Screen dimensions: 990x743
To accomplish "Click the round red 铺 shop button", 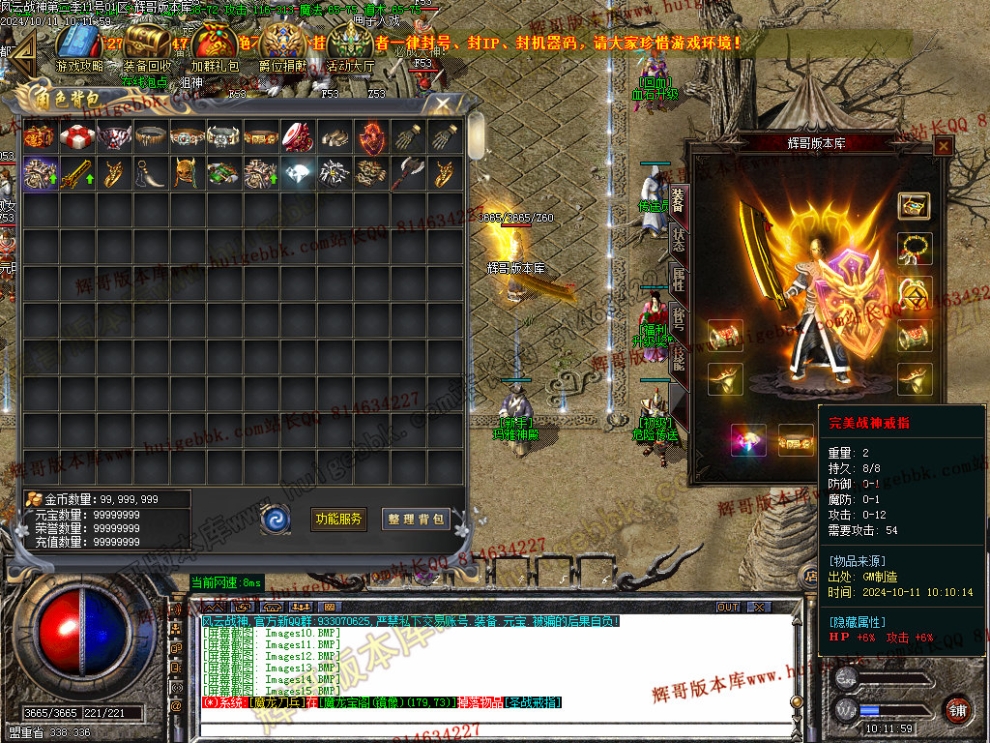I will coord(957,709).
